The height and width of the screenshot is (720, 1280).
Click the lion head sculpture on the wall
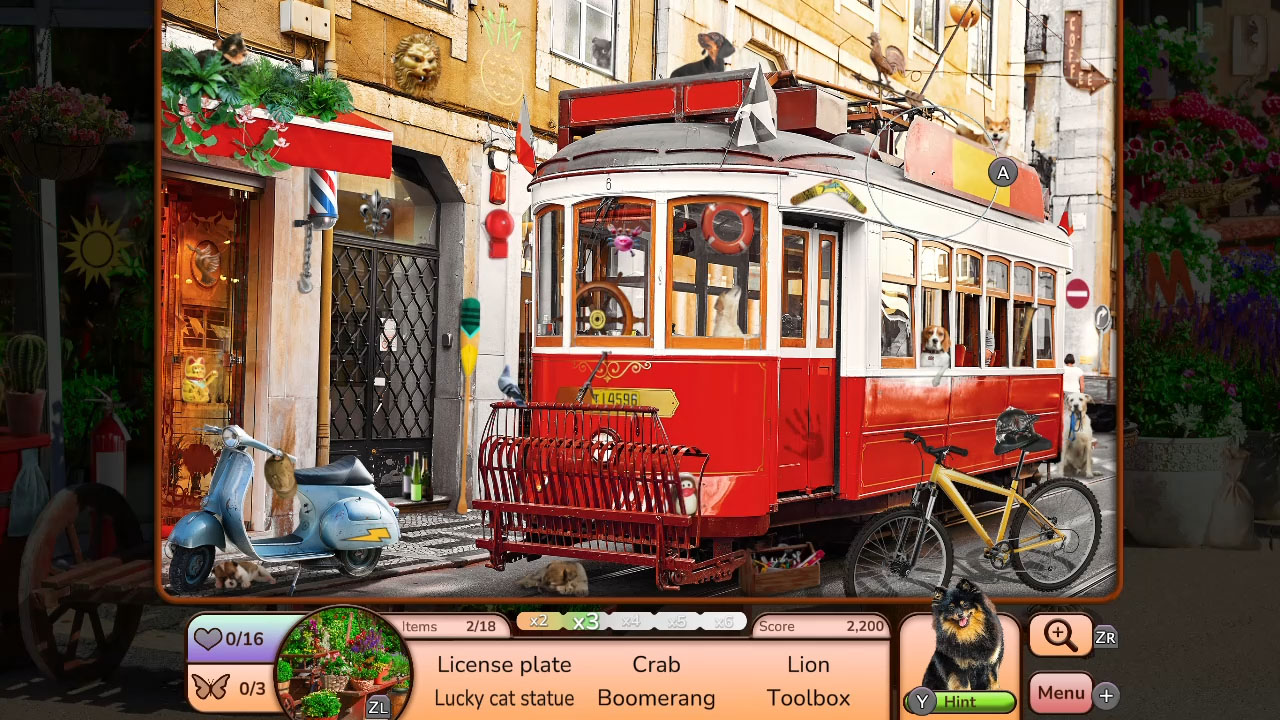pos(418,62)
